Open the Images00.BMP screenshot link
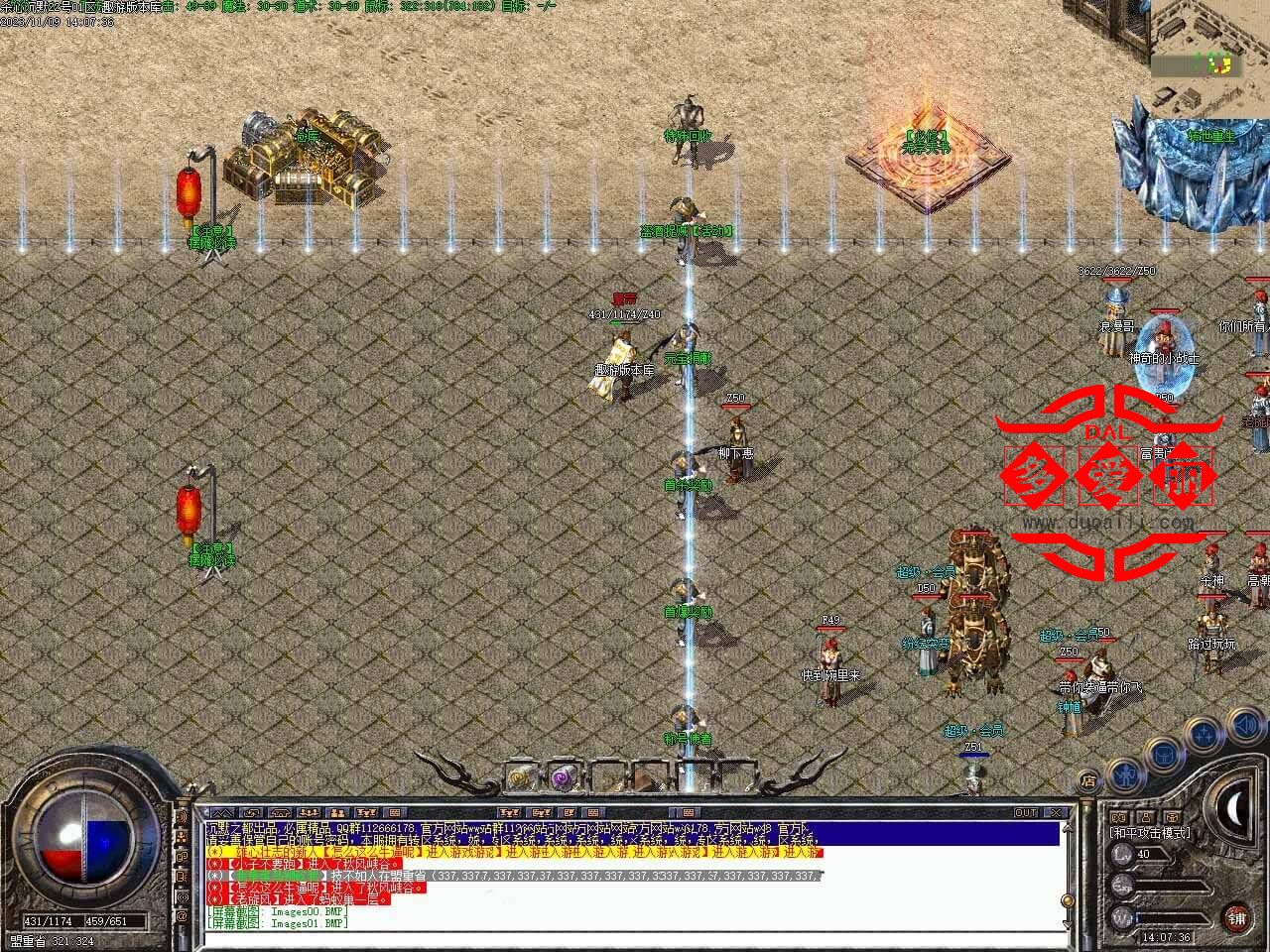 click(x=308, y=911)
